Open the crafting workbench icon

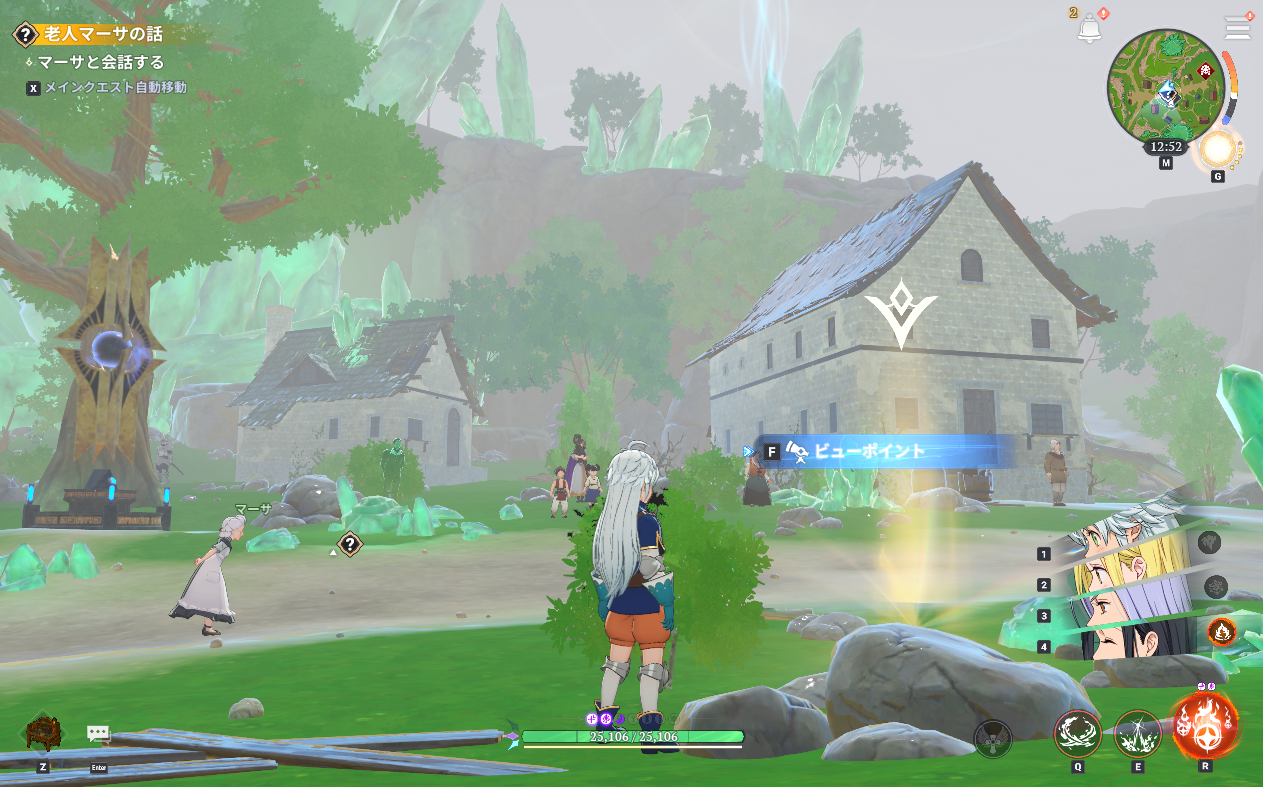[43, 732]
